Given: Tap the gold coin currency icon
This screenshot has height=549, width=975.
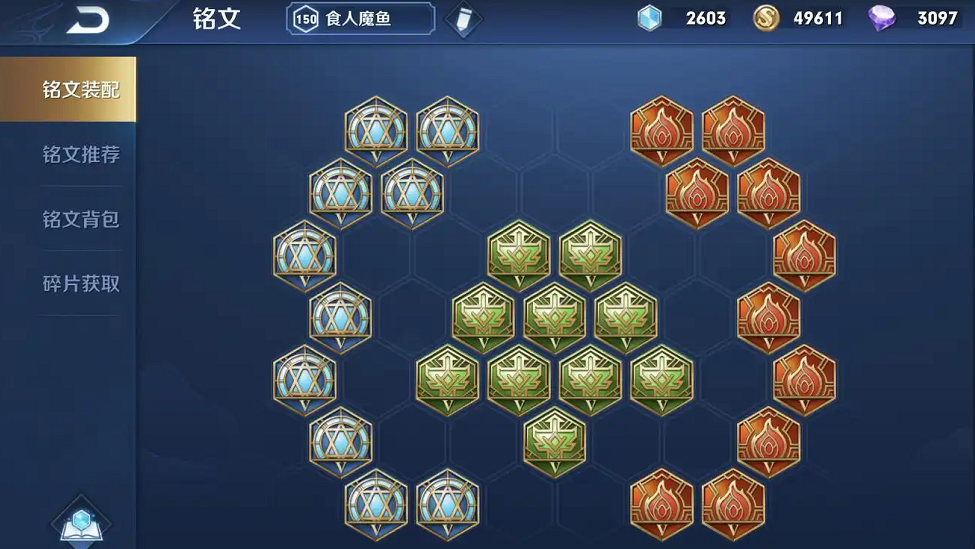Looking at the screenshot, I should click(766, 18).
